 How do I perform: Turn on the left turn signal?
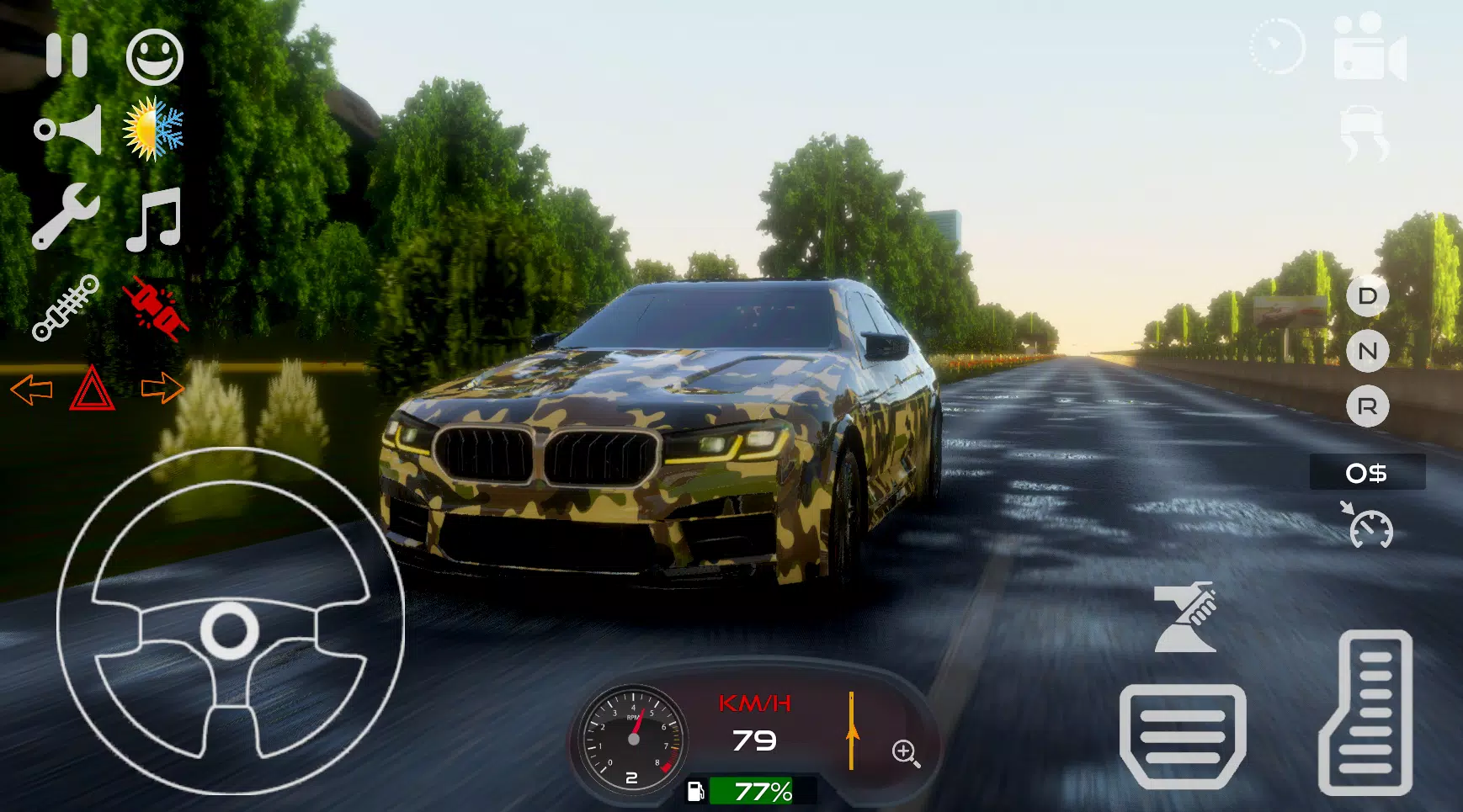coord(31,389)
